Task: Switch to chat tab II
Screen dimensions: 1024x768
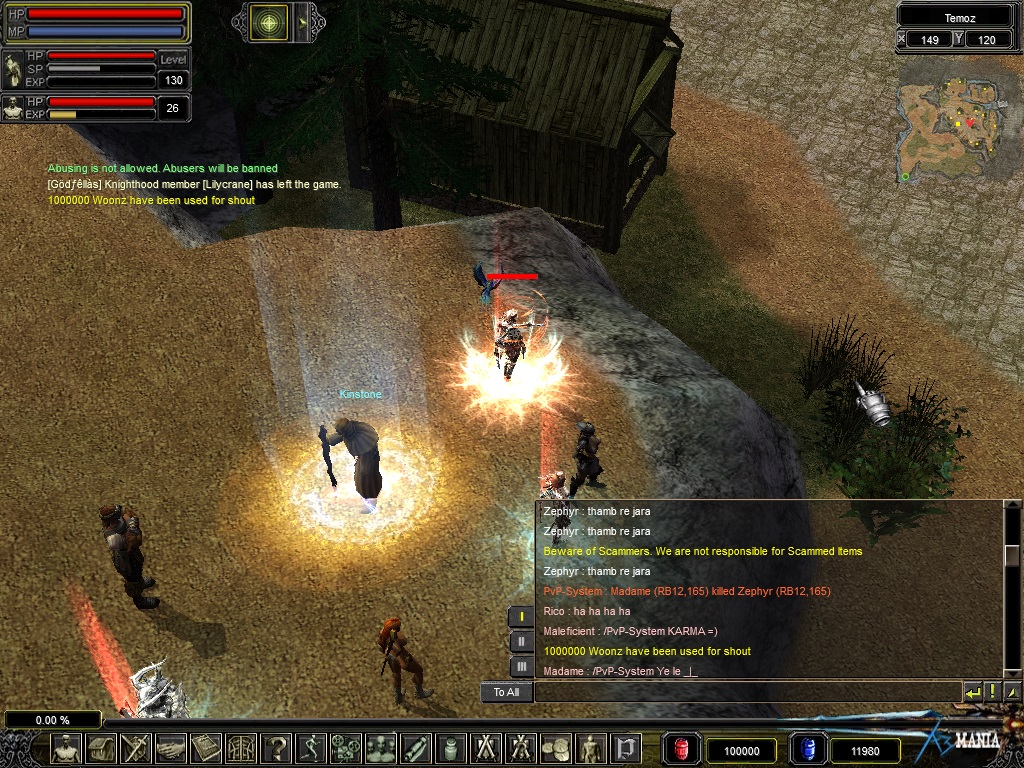Action: click(521, 642)
